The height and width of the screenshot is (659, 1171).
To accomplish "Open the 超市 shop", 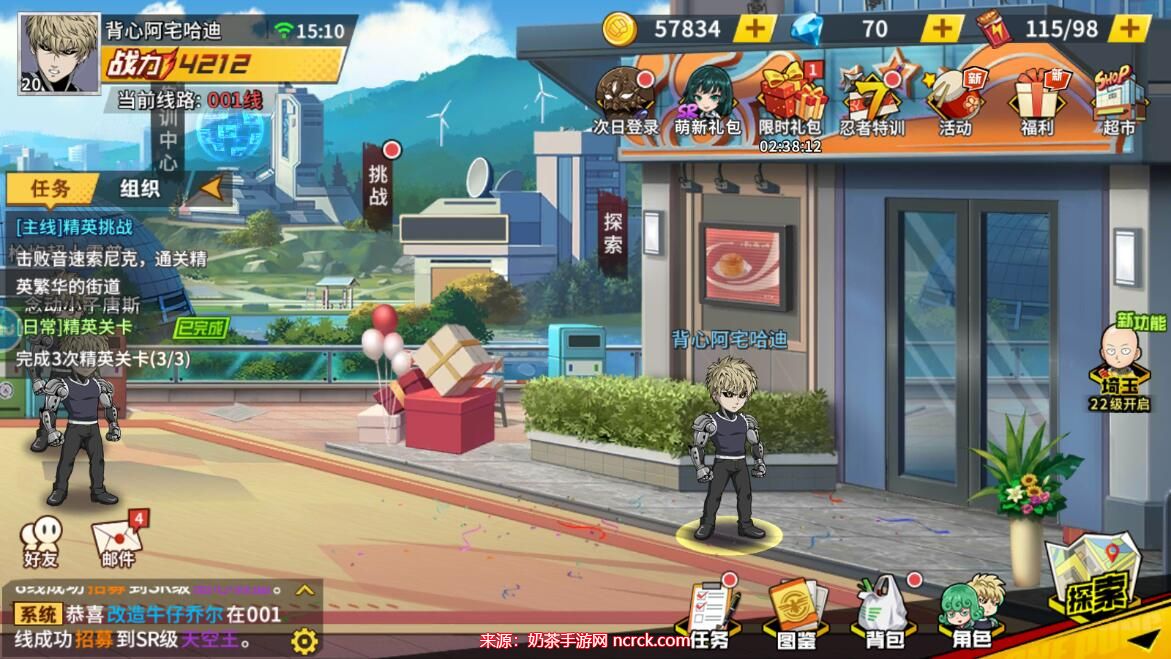I will click(x=1118, y=100).
